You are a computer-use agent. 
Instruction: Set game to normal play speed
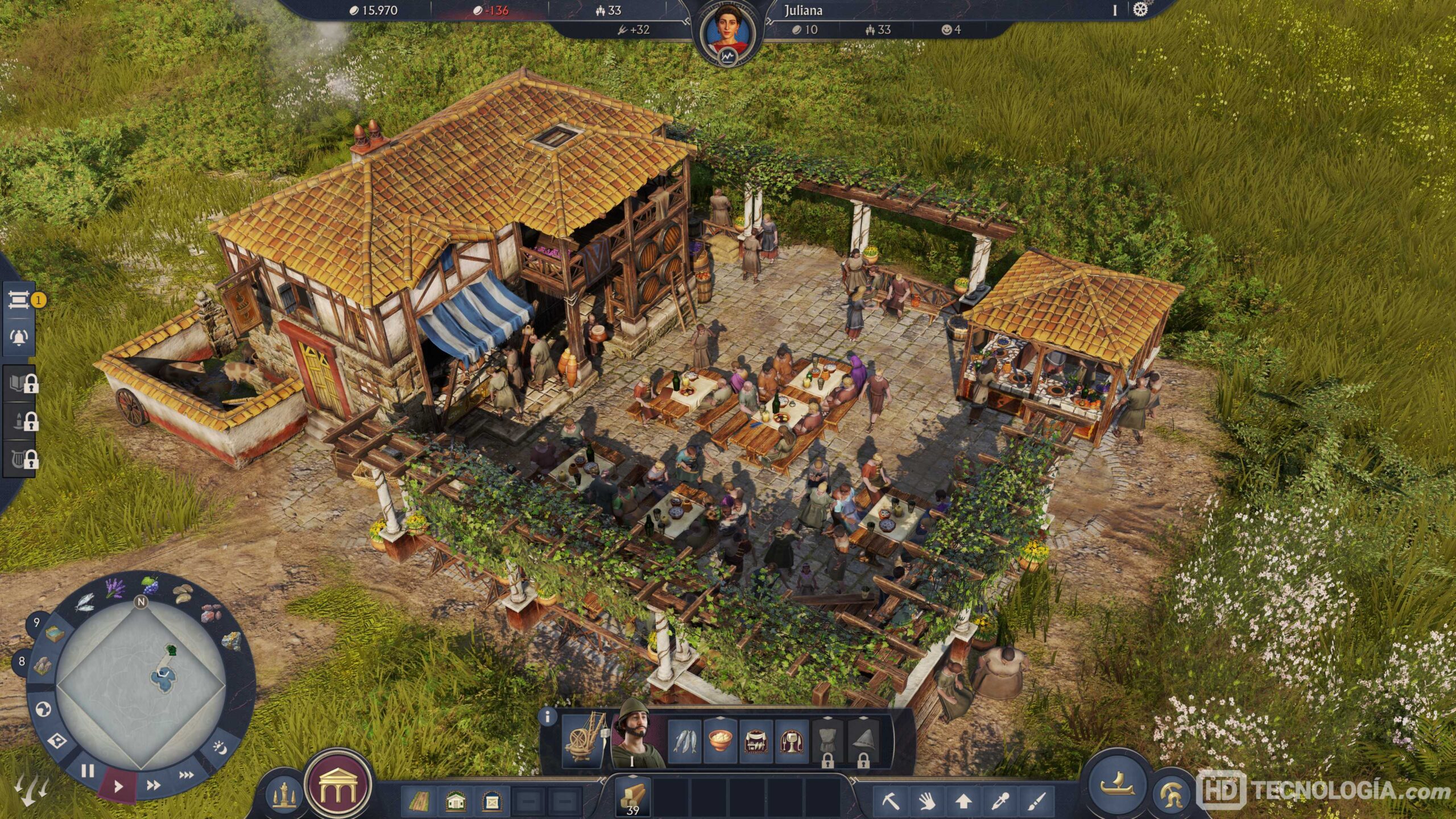(x=118, y=787)
